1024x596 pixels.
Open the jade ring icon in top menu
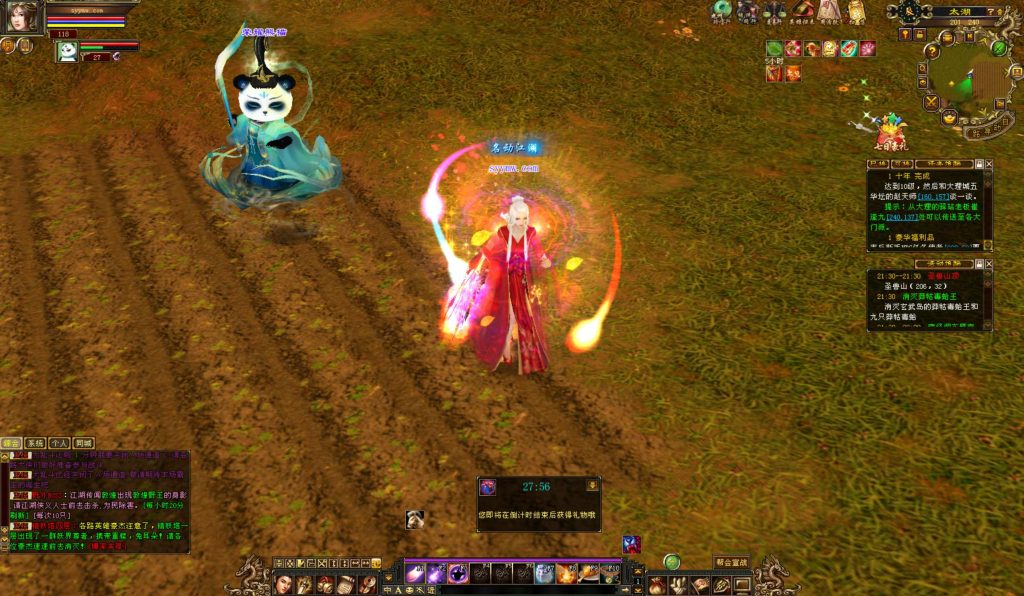720,11
